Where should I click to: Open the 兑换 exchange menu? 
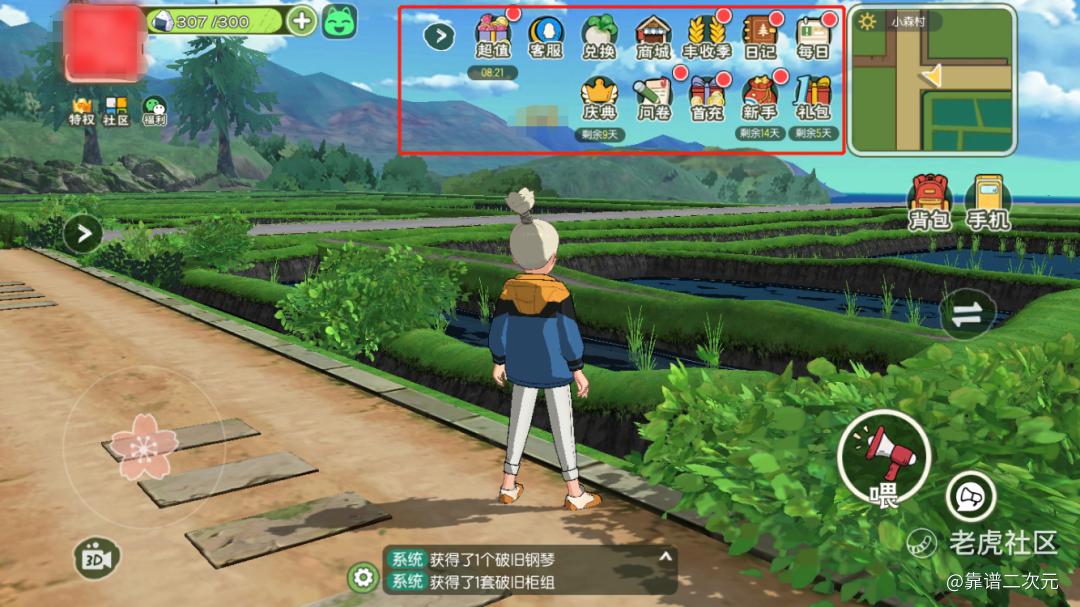(600, 37)
